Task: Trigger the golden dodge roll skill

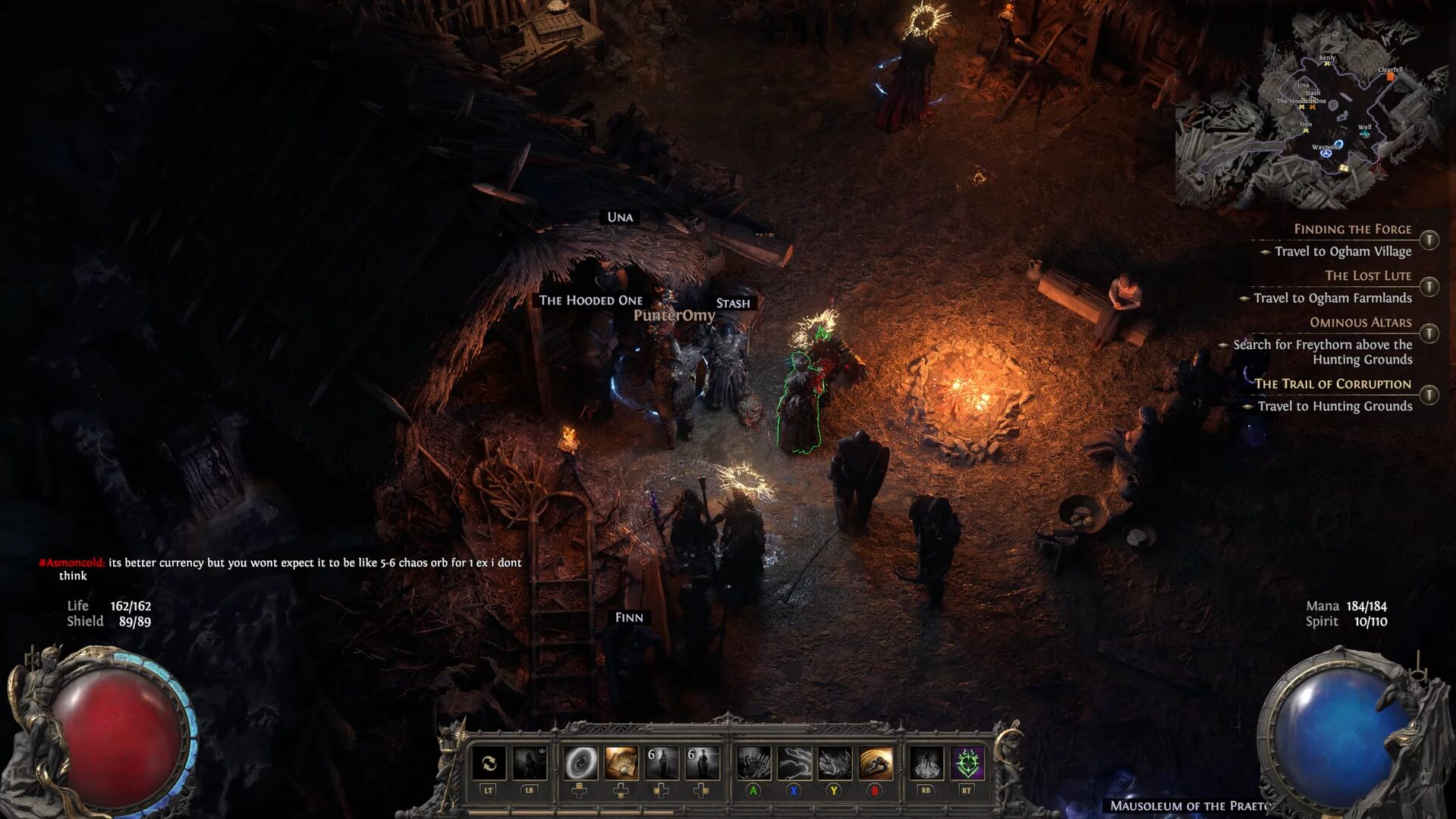Action: point(875,763)
